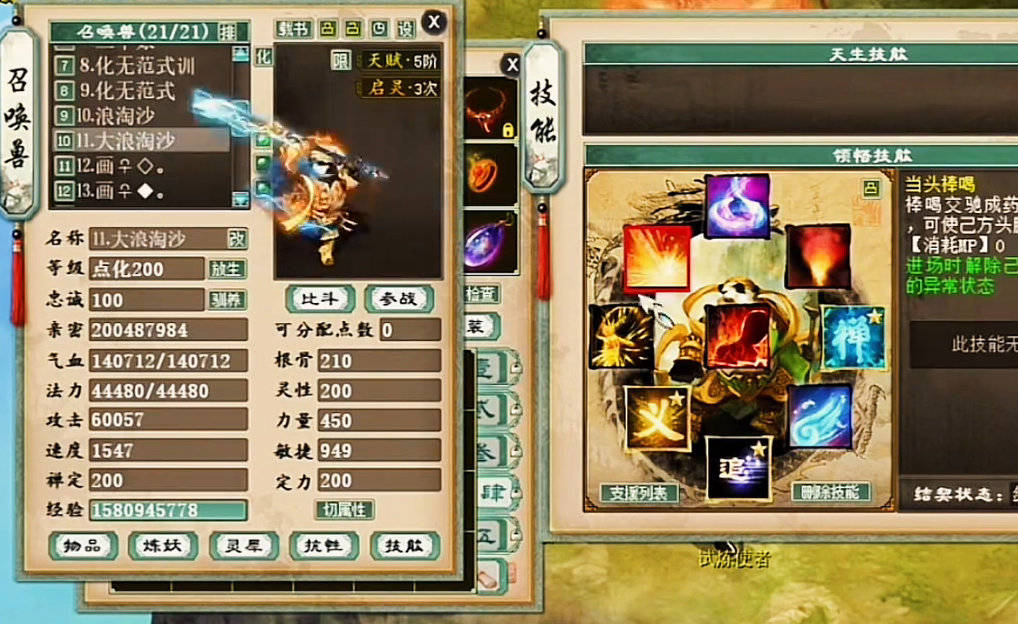Select the pet row 化无范式训
The height and width of the screenshot is (624, 1018).
(x=140, y=66)
